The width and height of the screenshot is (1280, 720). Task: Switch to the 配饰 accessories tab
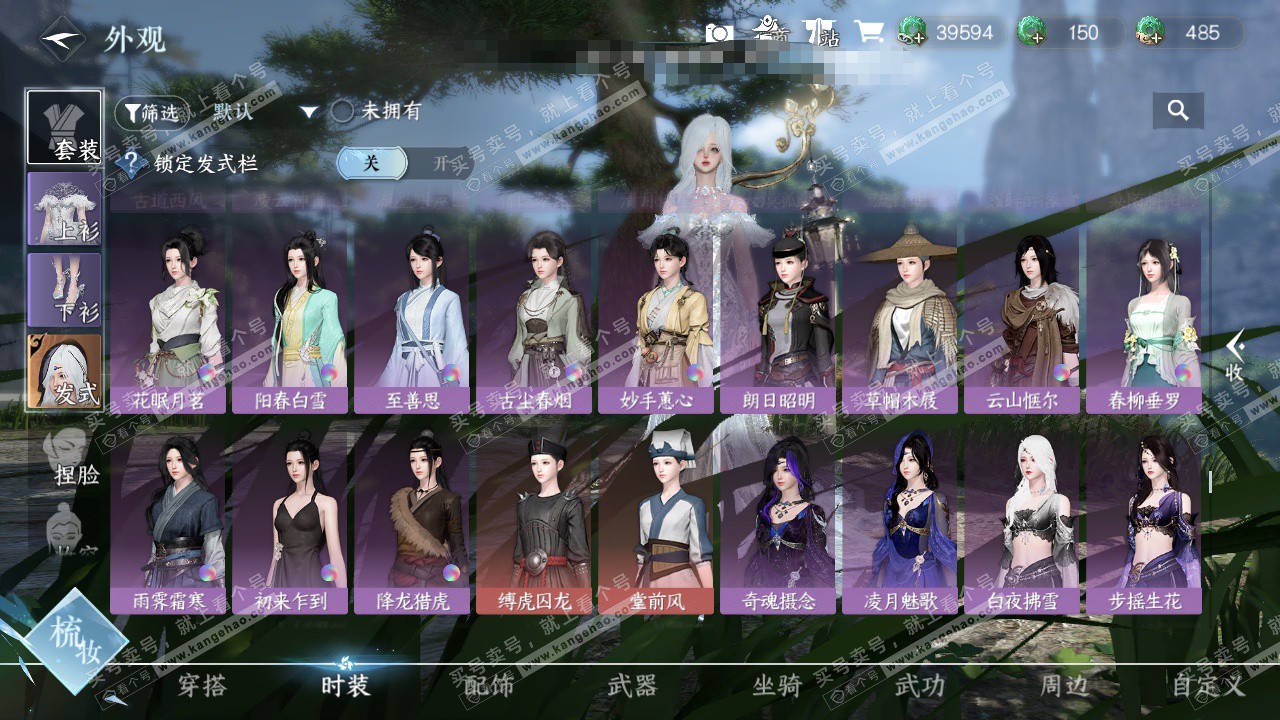pyautogui.click(x=489, y=685)
